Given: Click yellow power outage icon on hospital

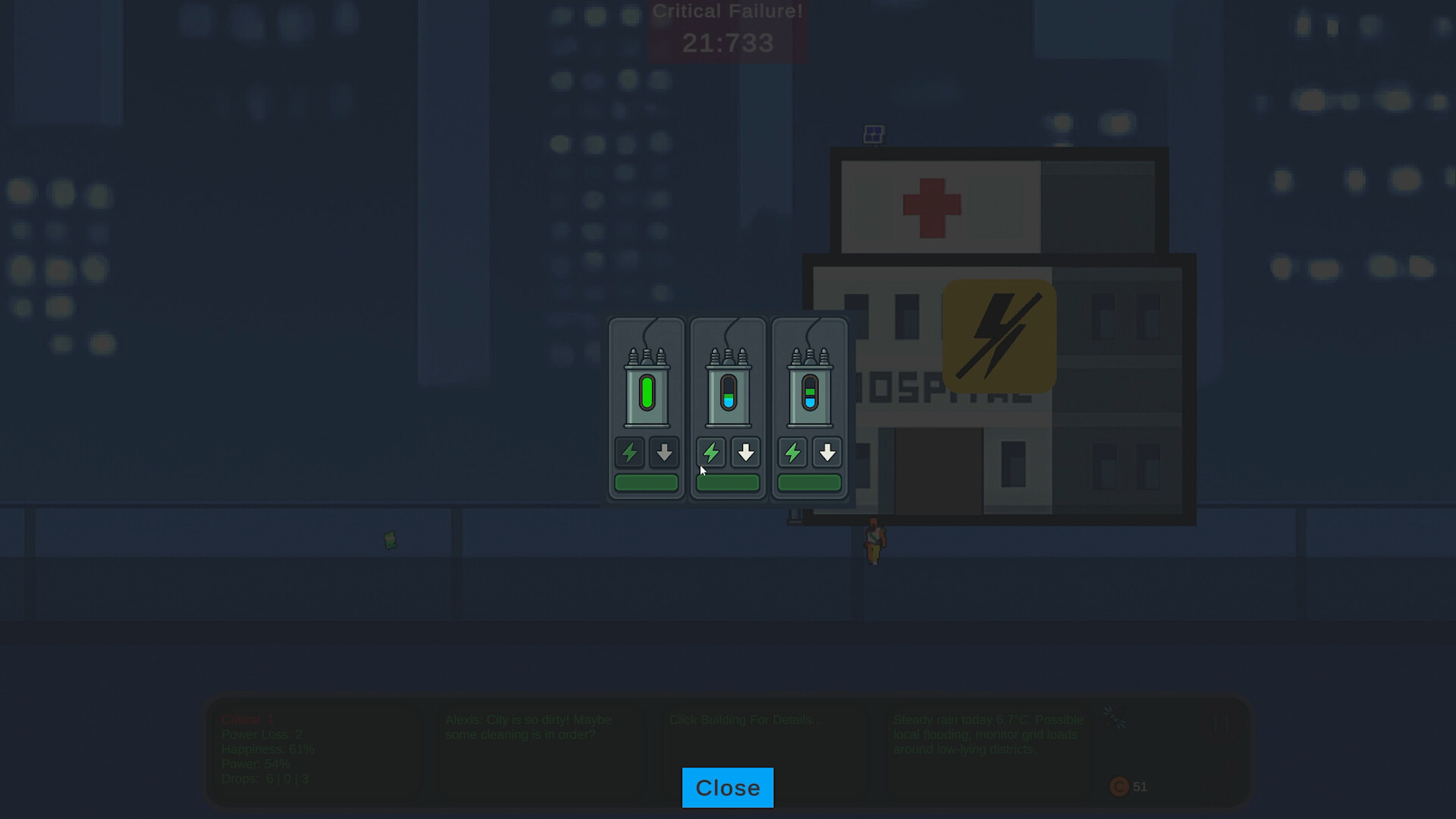Looking at the screenshot, I should 997,336.
